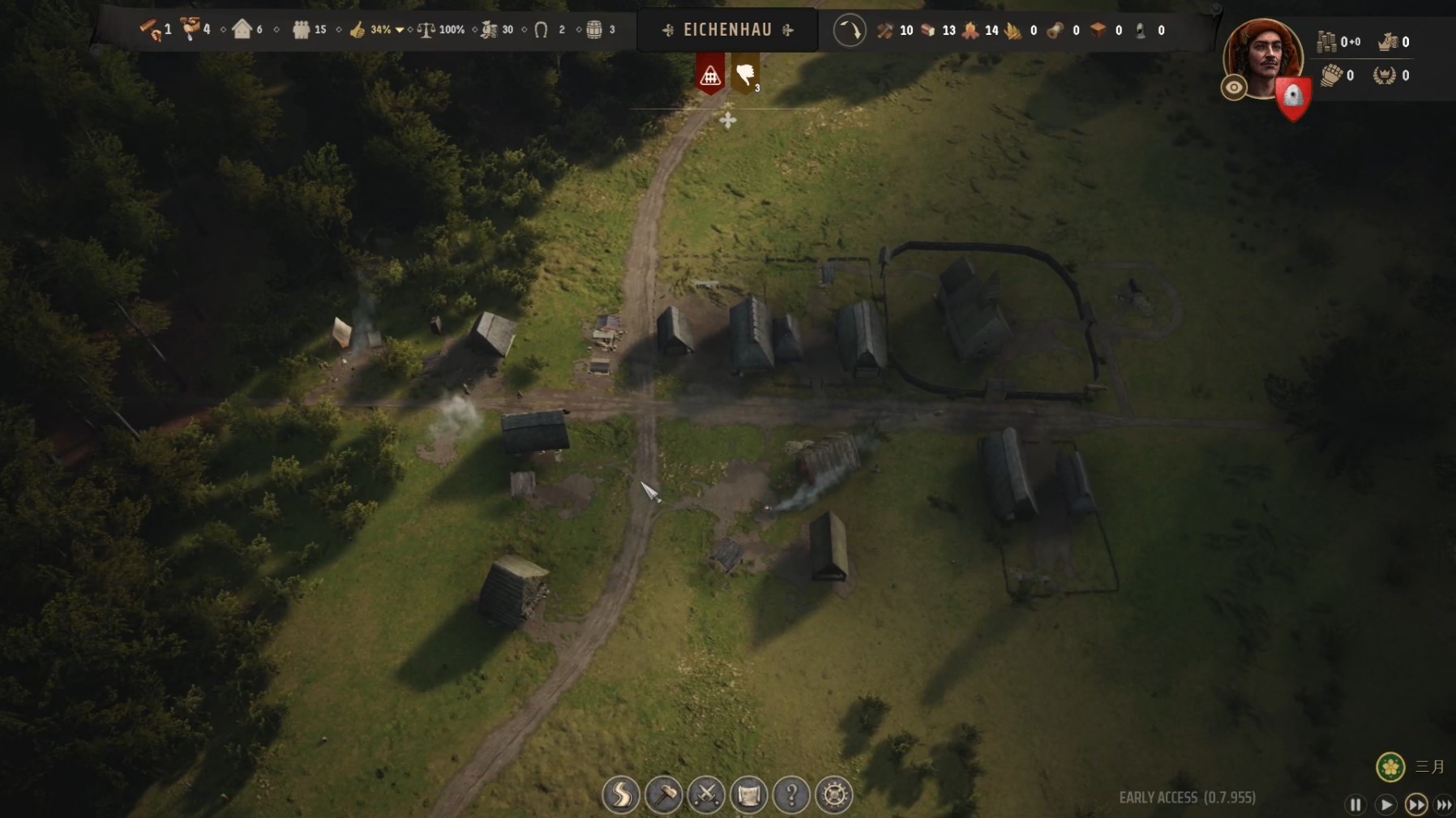The height and width of the screenshot is (818, 1456).
Task: Toggle the eye icon beside the portrait
Action: 1234,88
